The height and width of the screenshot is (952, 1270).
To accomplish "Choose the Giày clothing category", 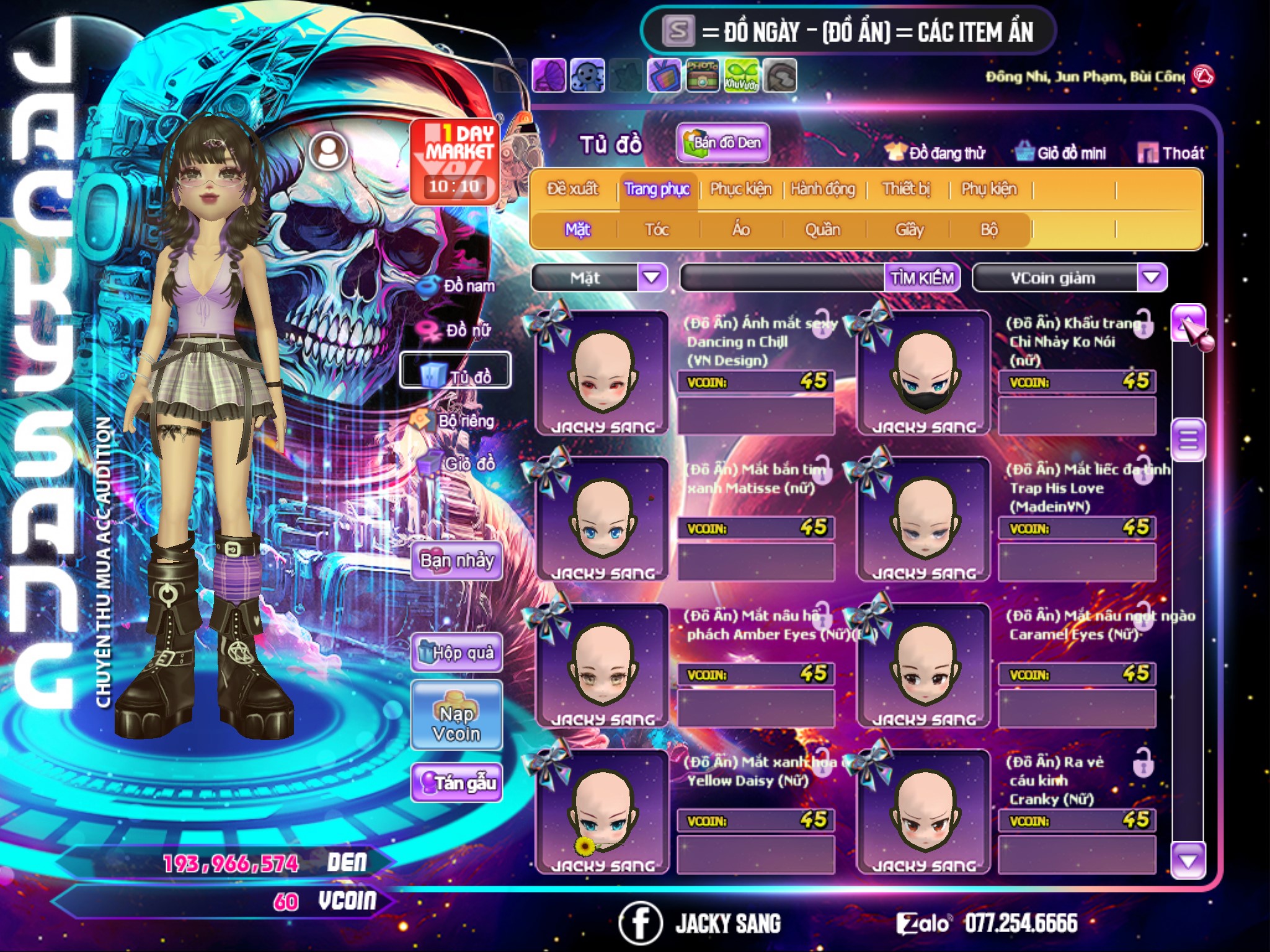I will 909,229.
